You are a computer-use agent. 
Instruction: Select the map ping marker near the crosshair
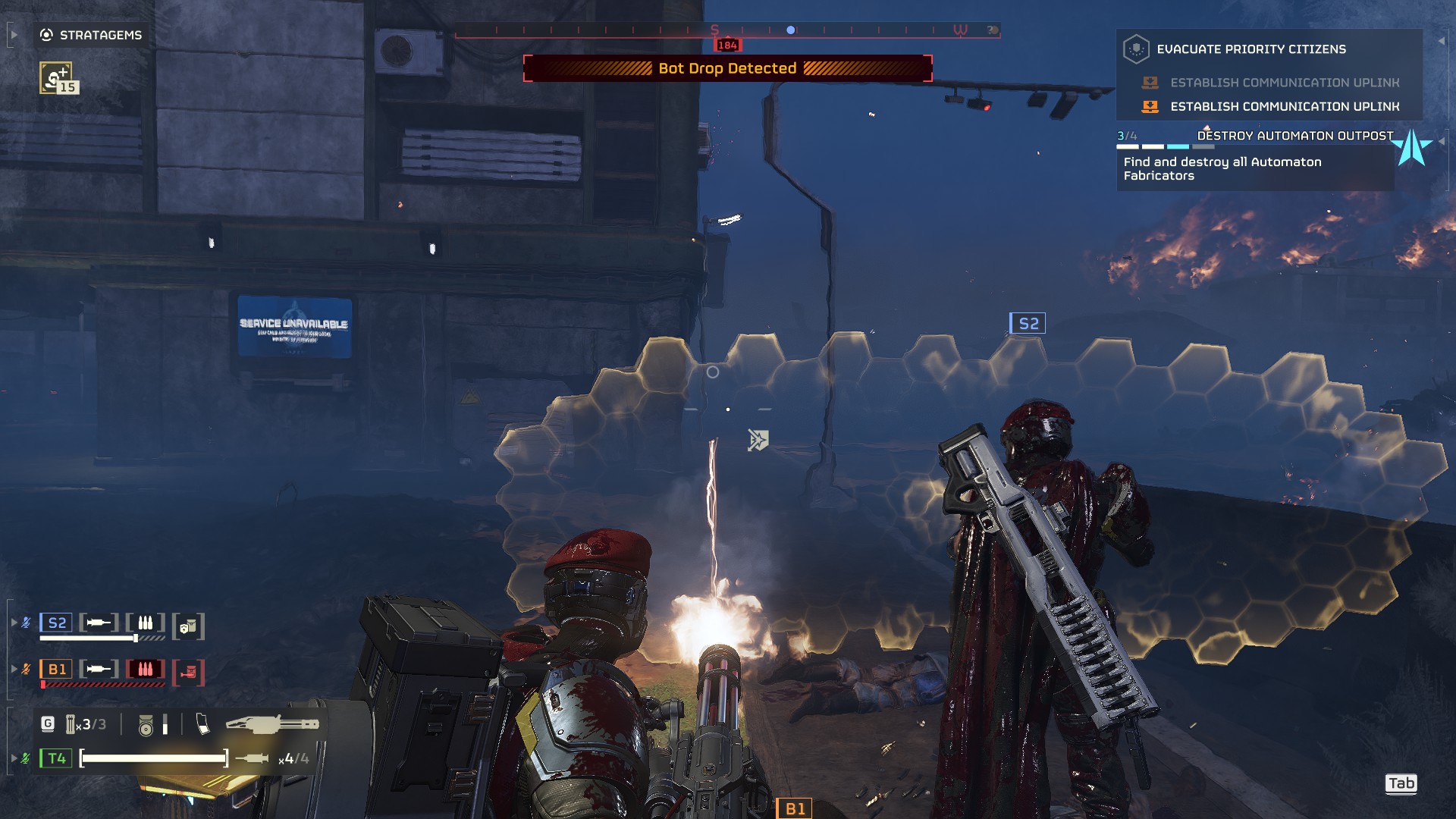[x=758, y=440]
